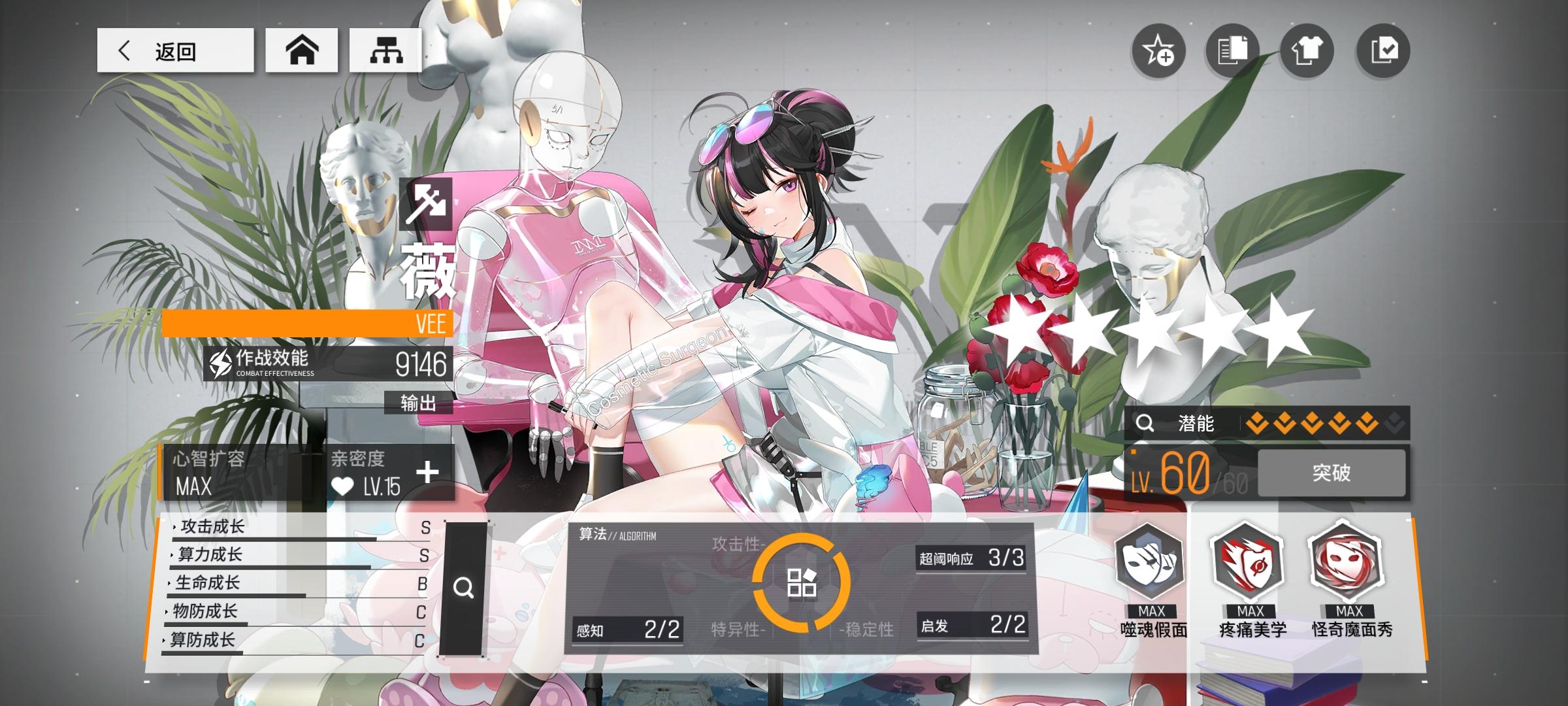Click the checklist icon in top right corner
This screenshot has width=1568, height=706.
point(1382,52)
